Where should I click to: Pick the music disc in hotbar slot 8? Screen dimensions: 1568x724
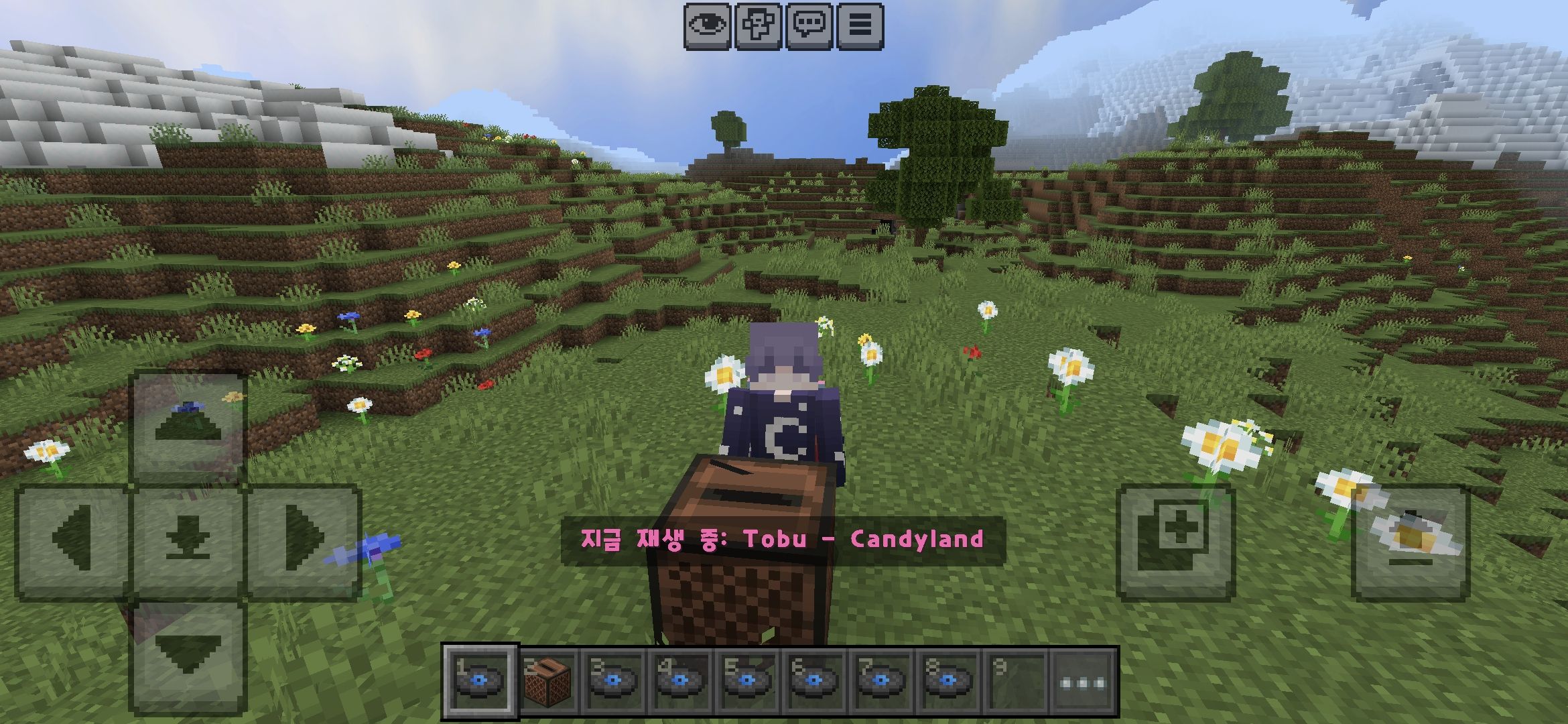[x=948, y=680]
